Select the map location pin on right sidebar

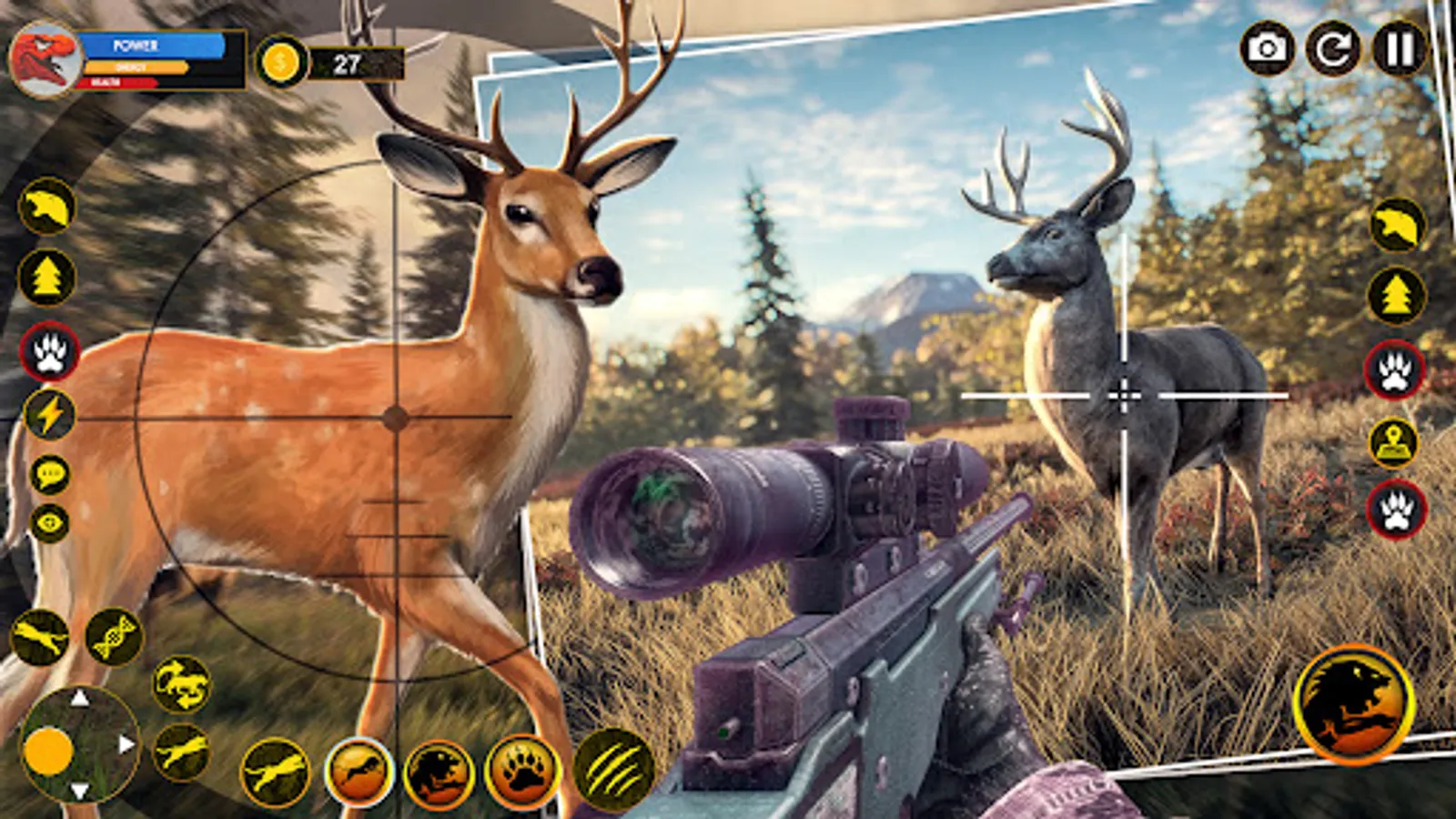pyautogui.click(x=1391, y=443)
